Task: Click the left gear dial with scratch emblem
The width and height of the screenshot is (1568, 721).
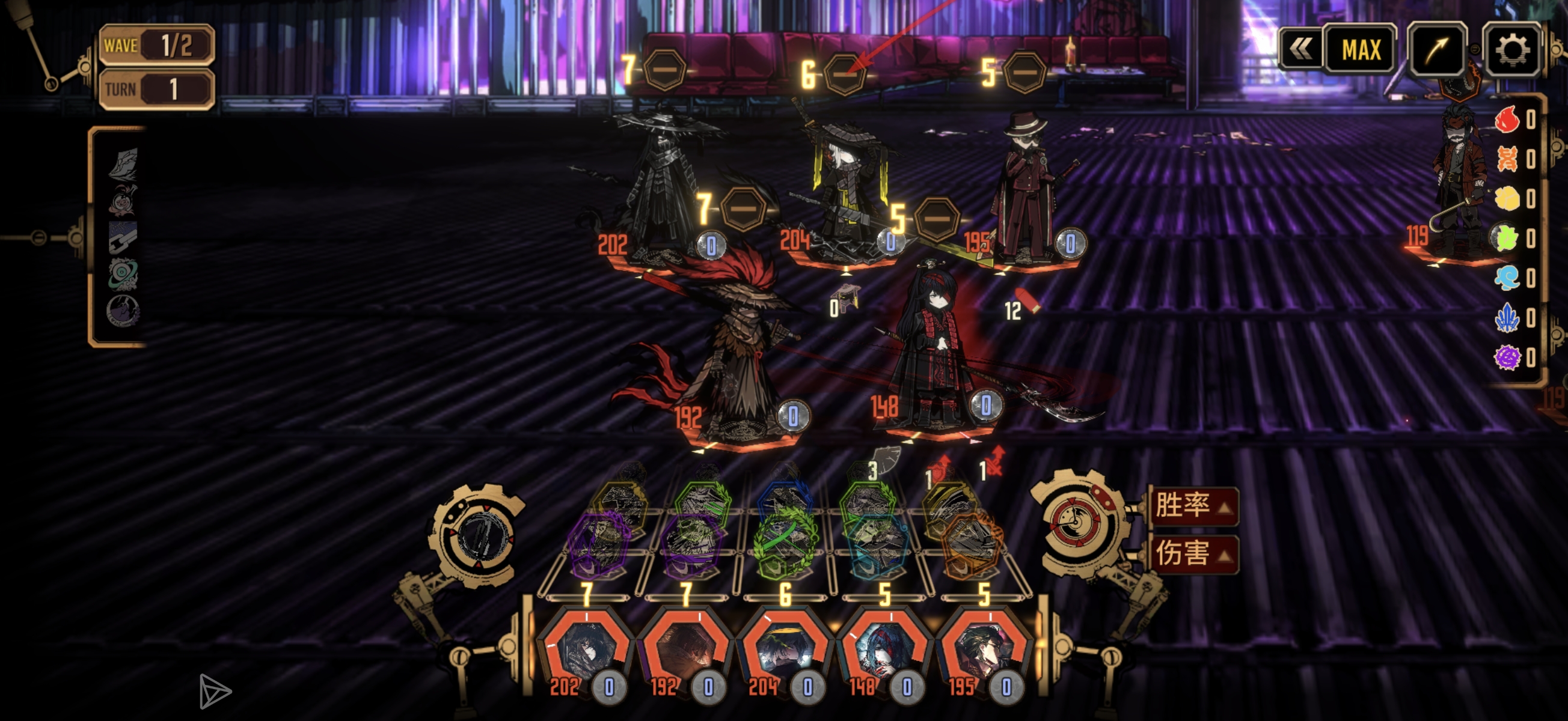Action: click(478, 535)
